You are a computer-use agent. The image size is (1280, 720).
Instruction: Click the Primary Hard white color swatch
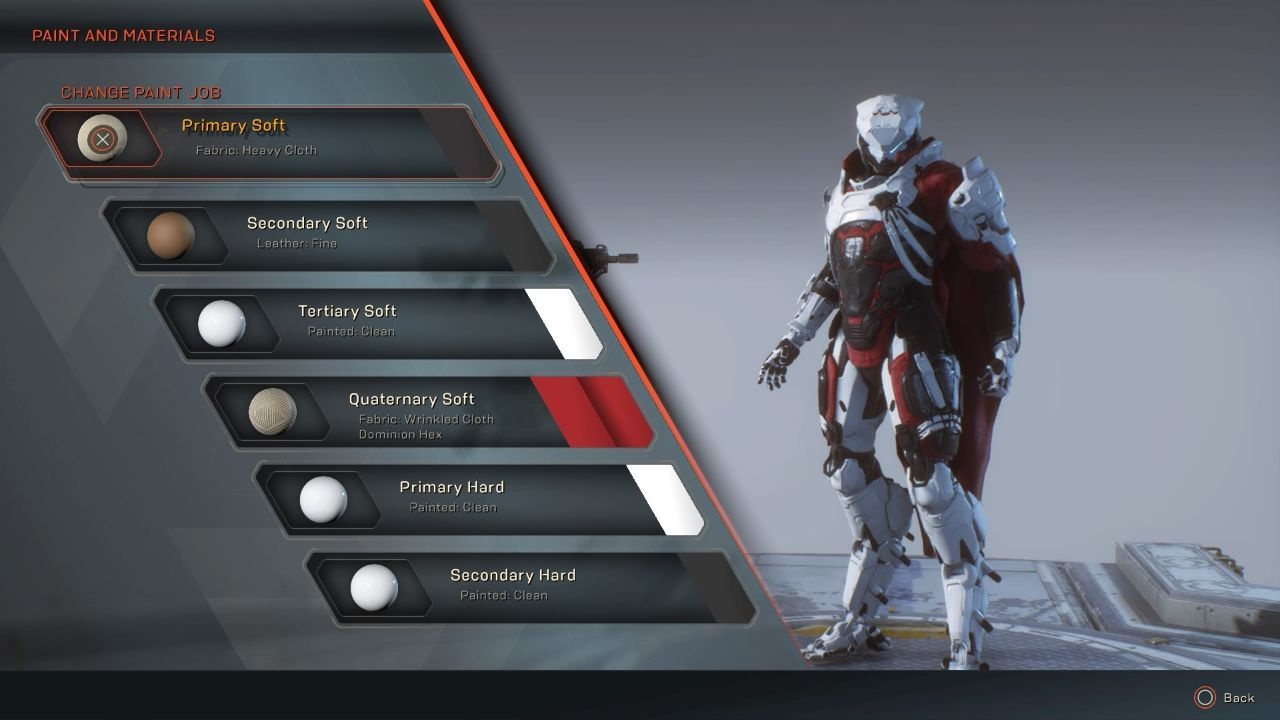(666, 498)
